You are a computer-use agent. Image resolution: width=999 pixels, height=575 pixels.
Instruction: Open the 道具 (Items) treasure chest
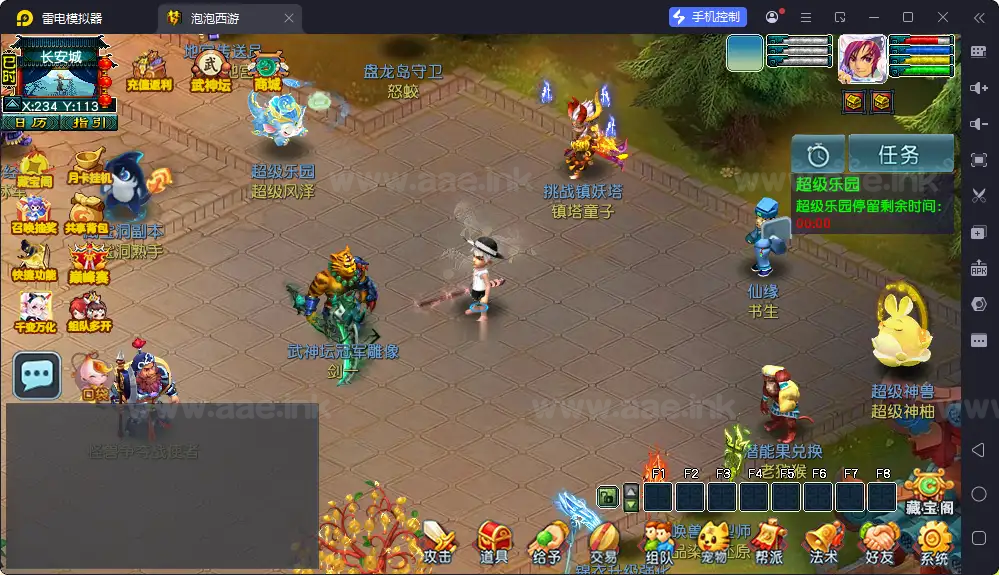494,540
